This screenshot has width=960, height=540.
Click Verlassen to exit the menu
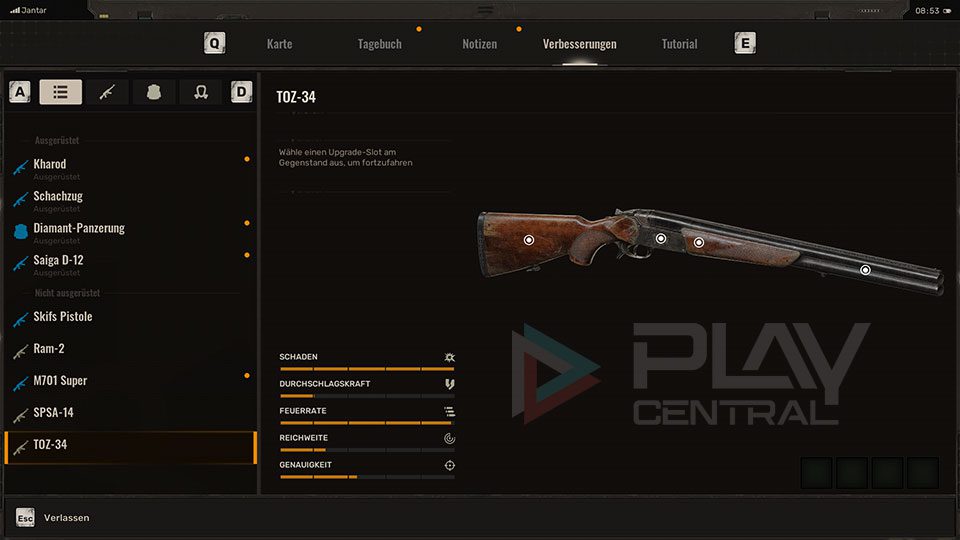pos(66,518)
